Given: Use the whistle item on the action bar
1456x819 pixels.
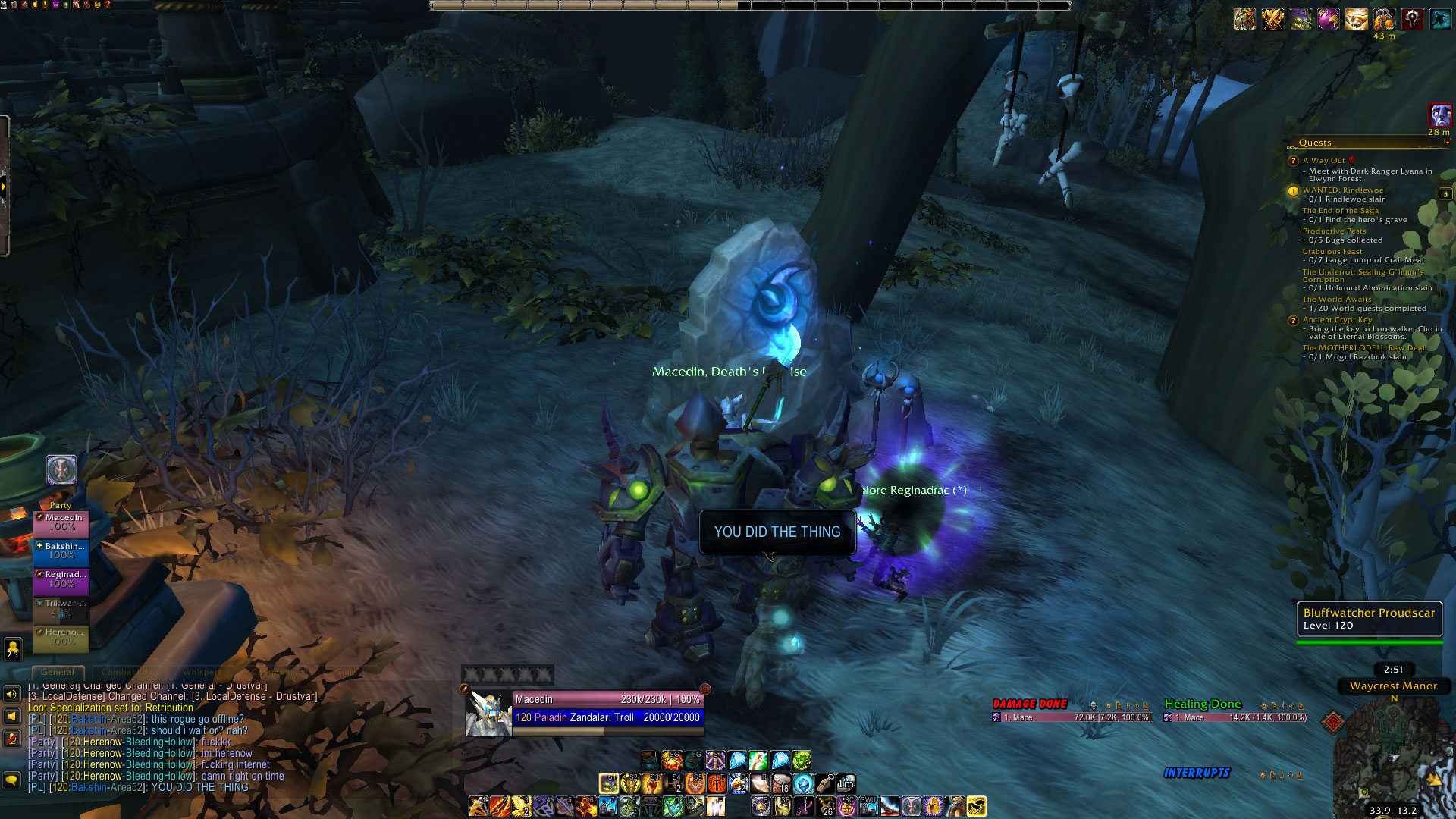Looking at the screenshot, I should pyautogui.click(x=824, y=783).
